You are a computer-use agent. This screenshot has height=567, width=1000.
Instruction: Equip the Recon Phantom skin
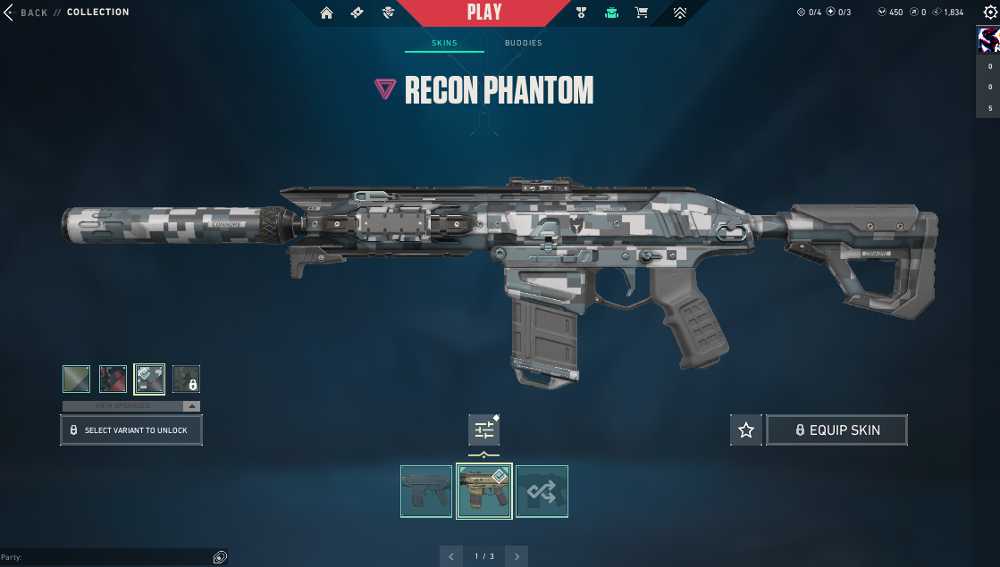(837, 430)
